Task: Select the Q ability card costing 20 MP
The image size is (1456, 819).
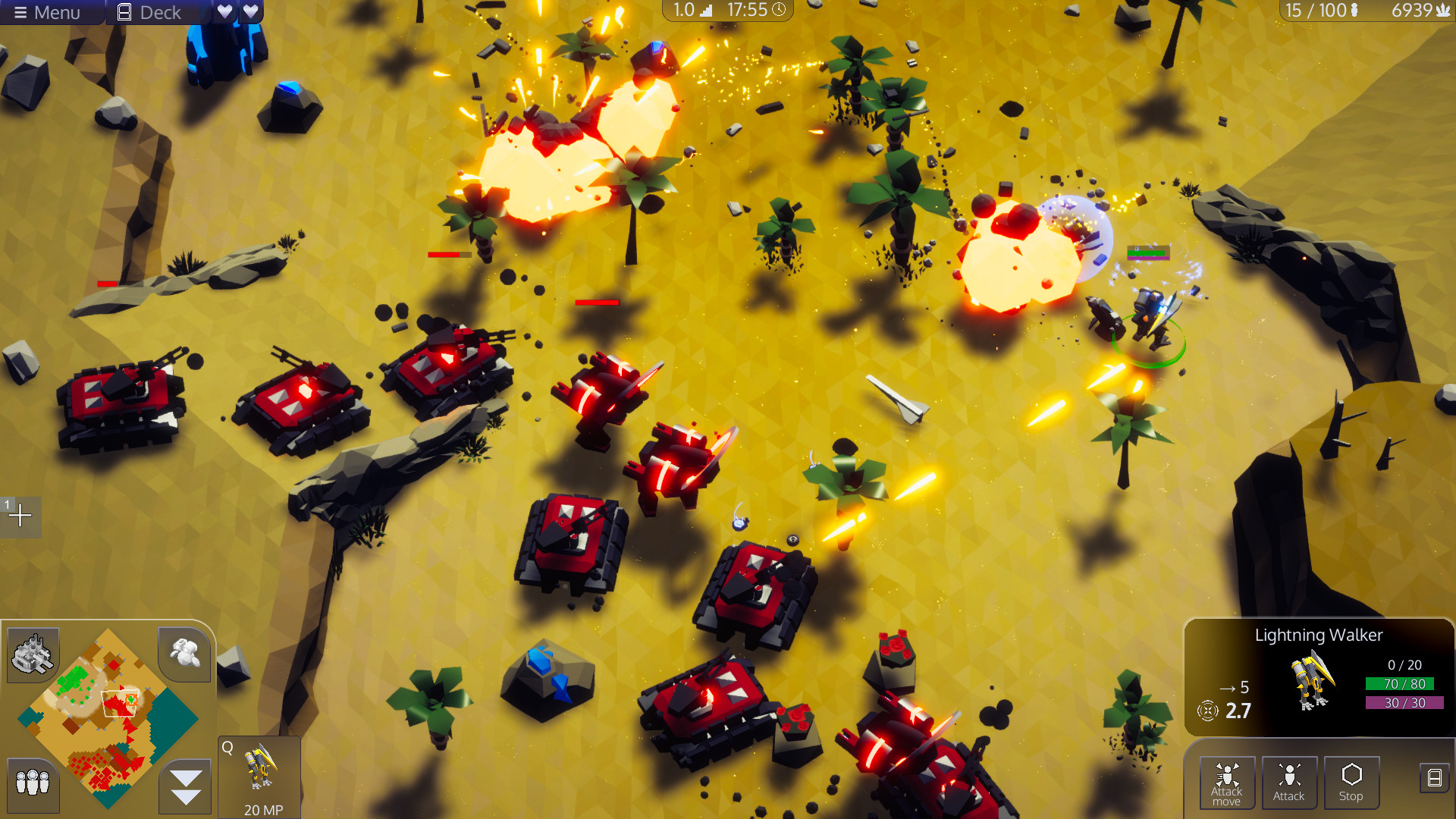Action: (259, 773)
